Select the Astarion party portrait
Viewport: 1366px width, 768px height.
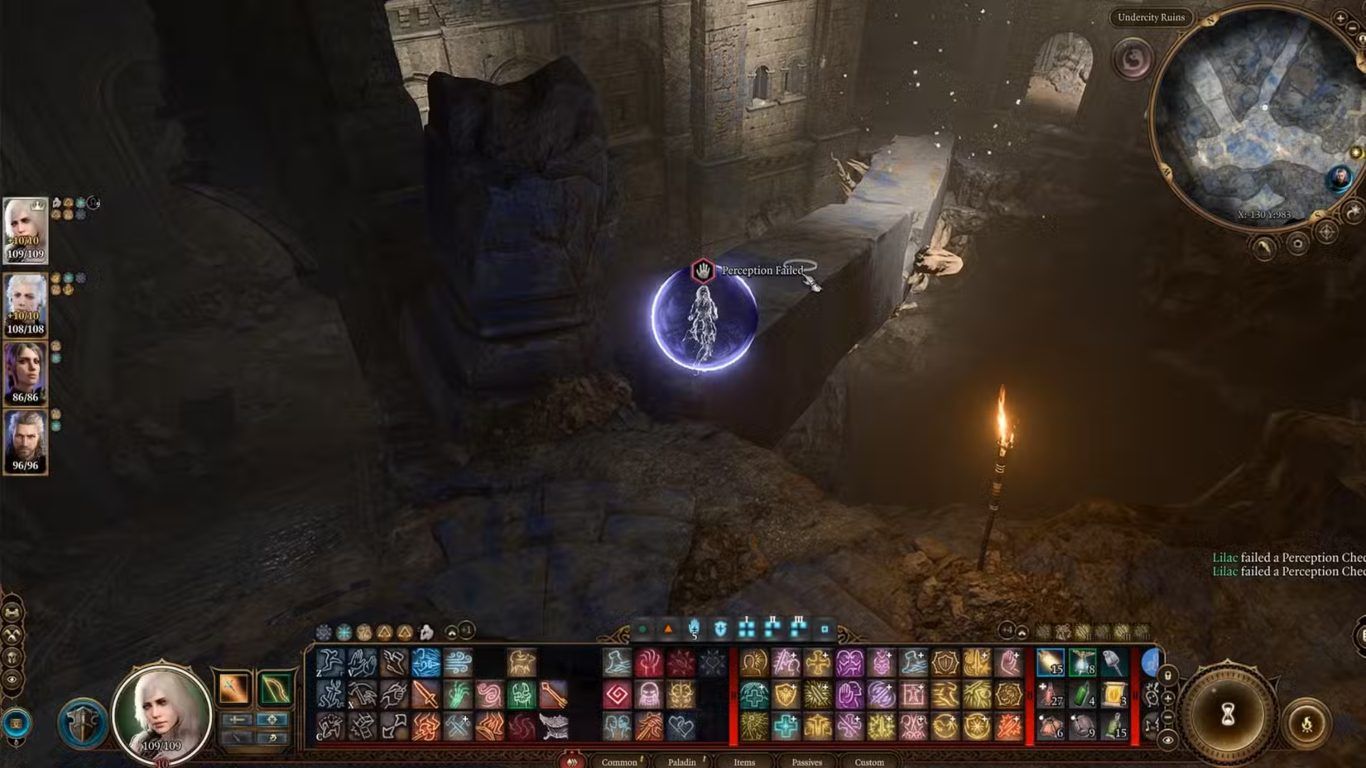(x=25, y=298)
